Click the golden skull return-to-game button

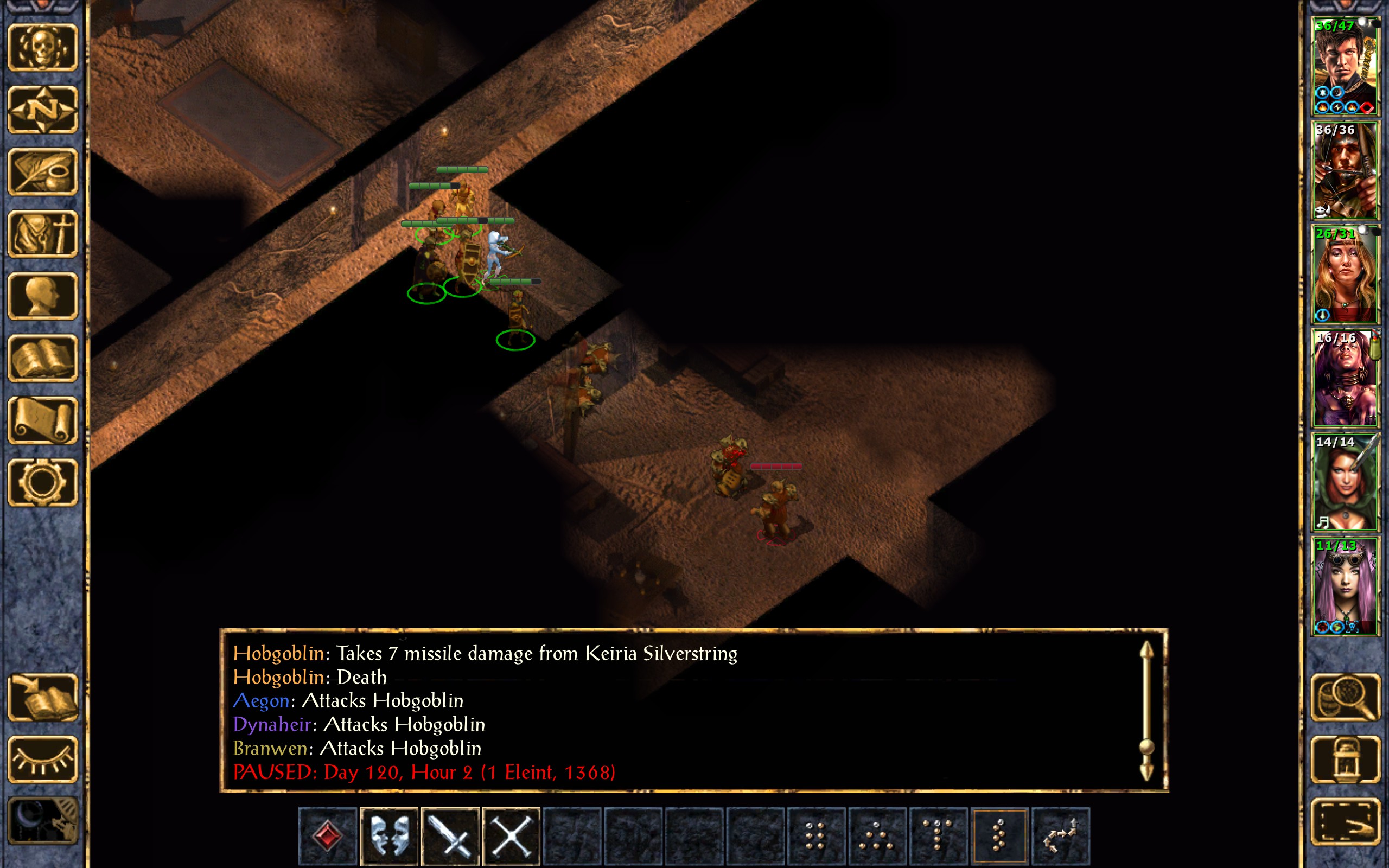point(42,48)
